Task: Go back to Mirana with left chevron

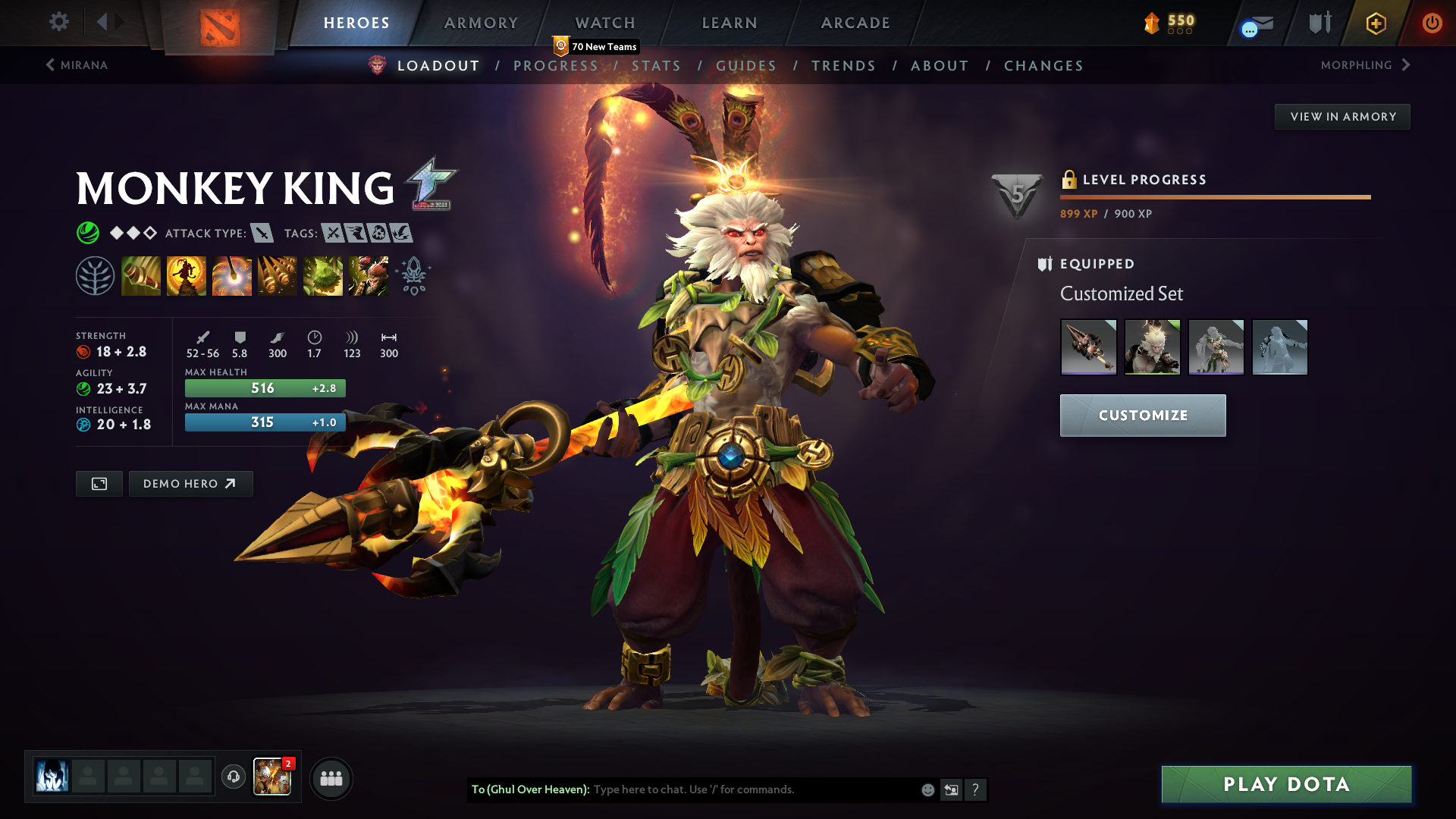Action: 50,65
